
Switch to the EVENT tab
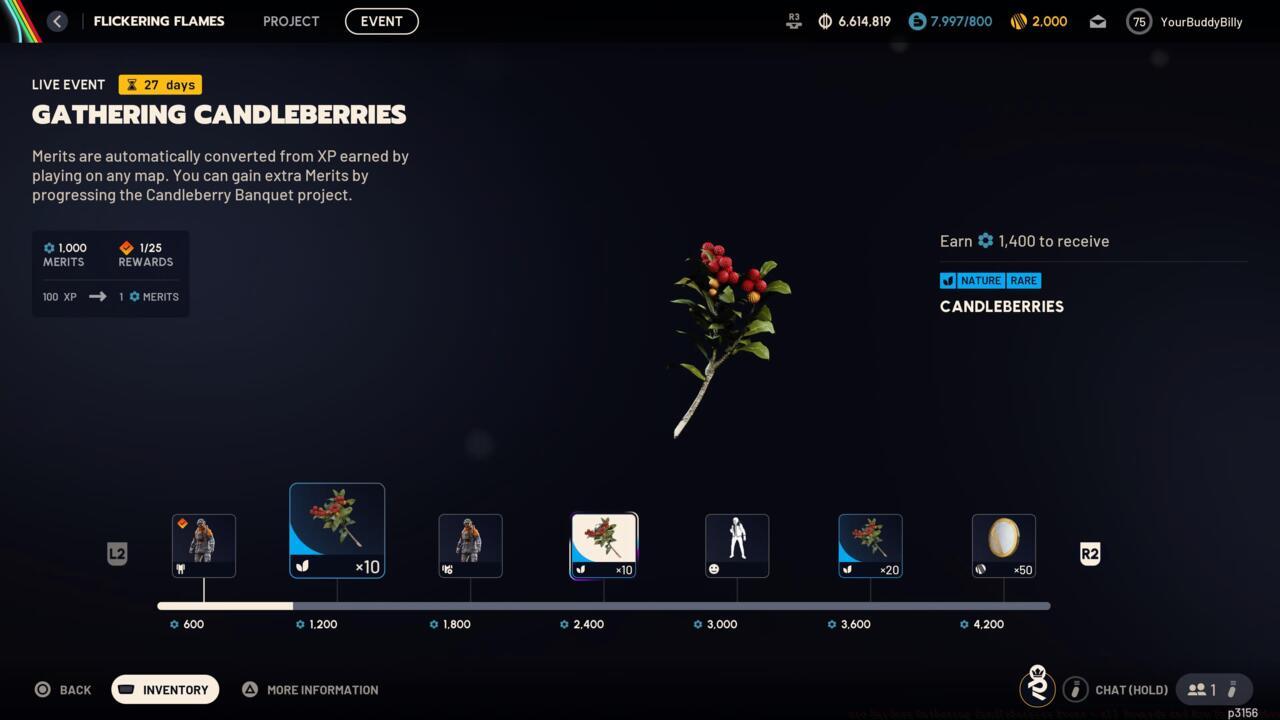tap(381, 21)
